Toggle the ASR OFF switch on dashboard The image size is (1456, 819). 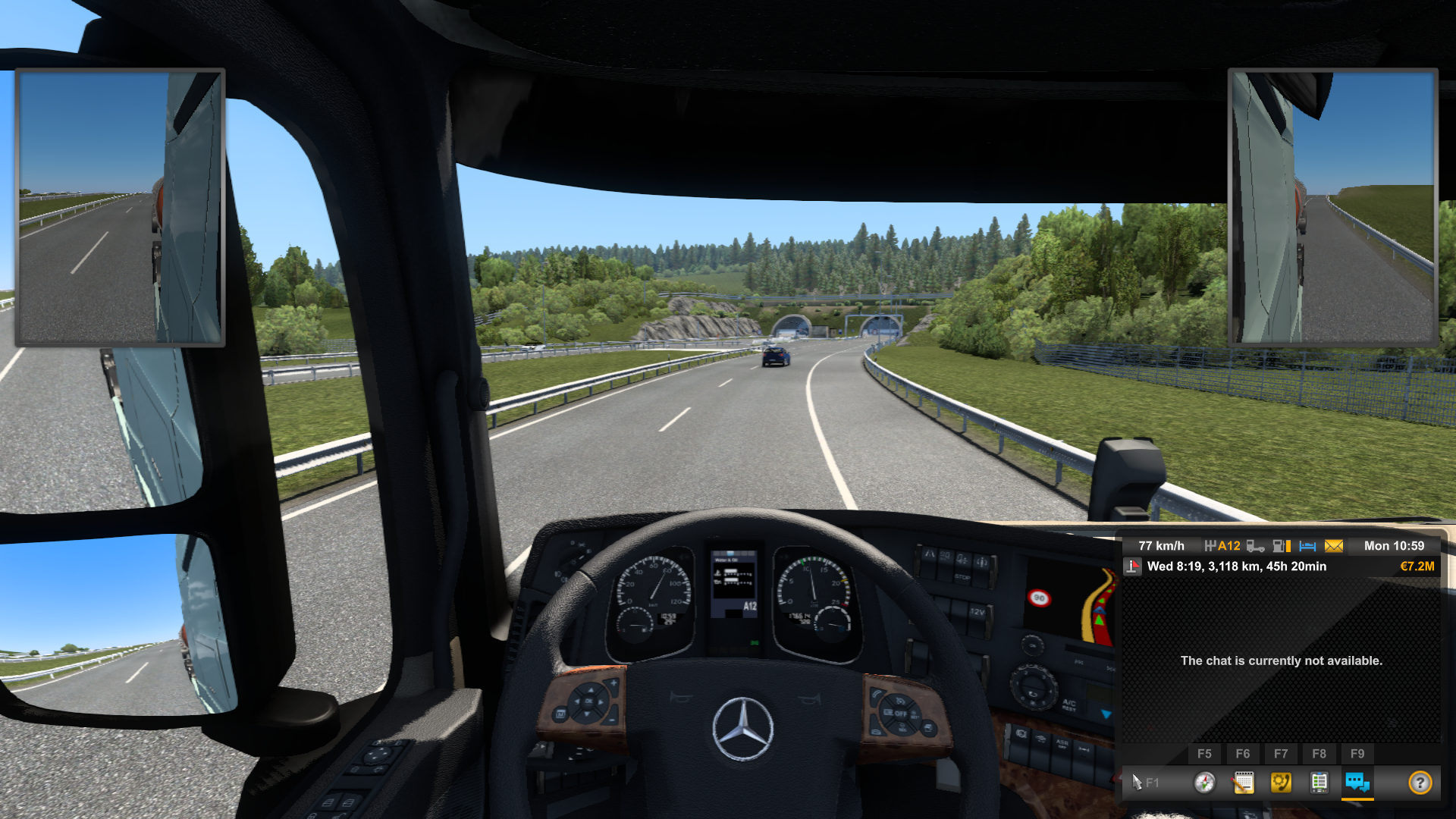(1062, 745)
